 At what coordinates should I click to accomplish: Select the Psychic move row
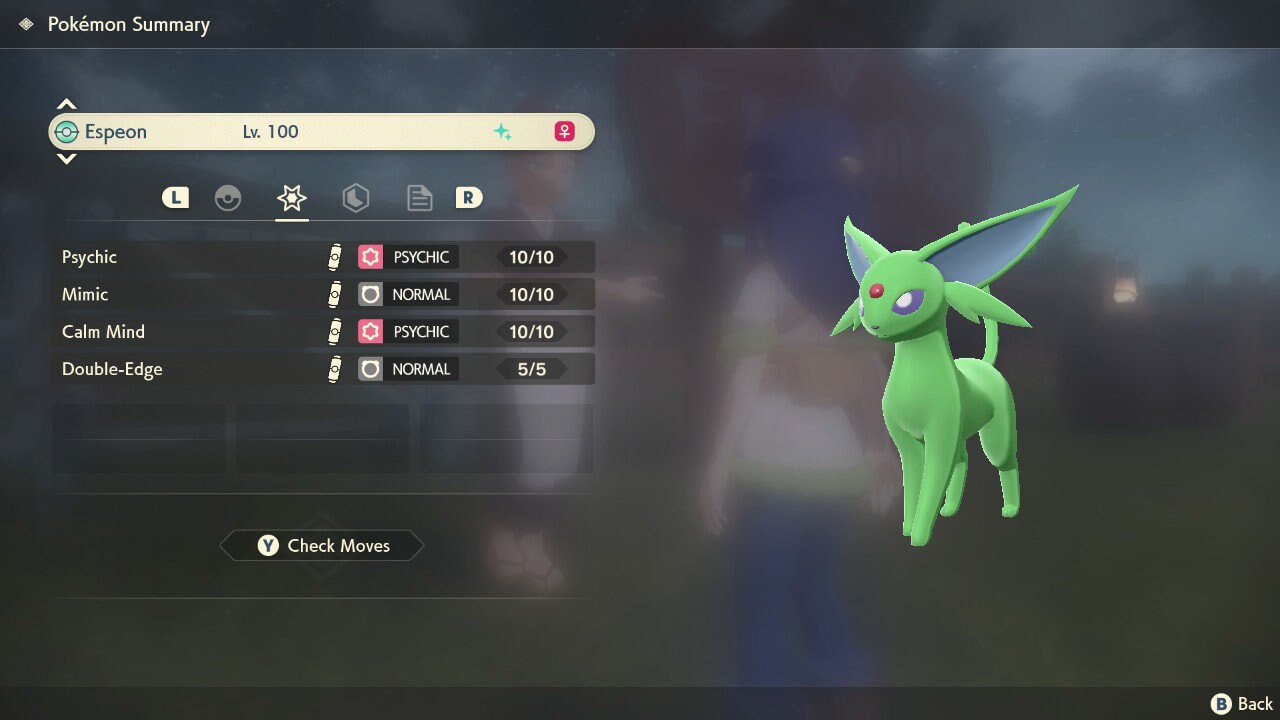(323, 257)
